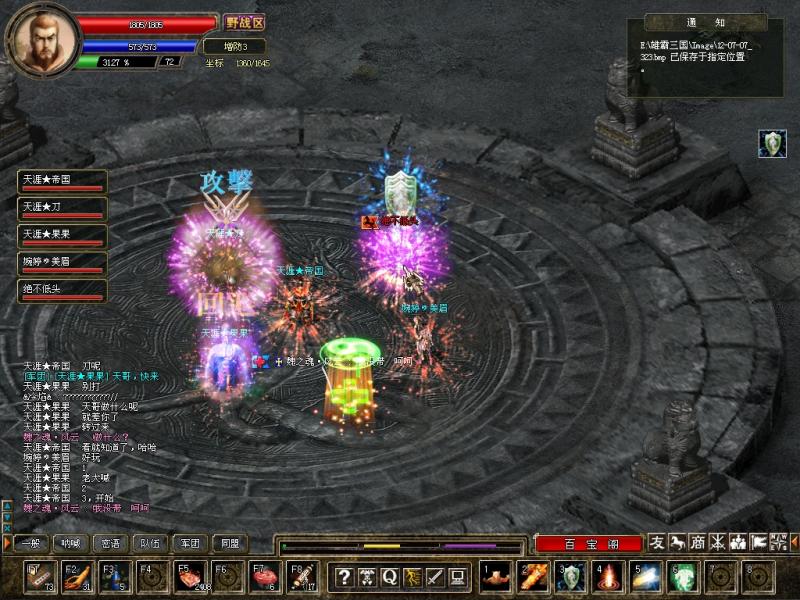
Task: Click the horse mount icon
Action: click(677, 542)
